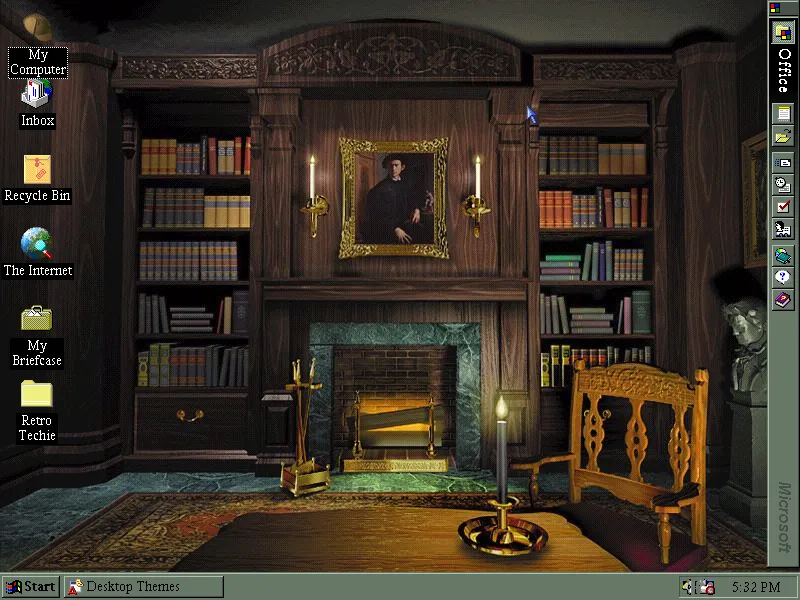Click the question mark speech bubble icon
Image resolution: width=800 pixels, height=600 pixels.
783,277
